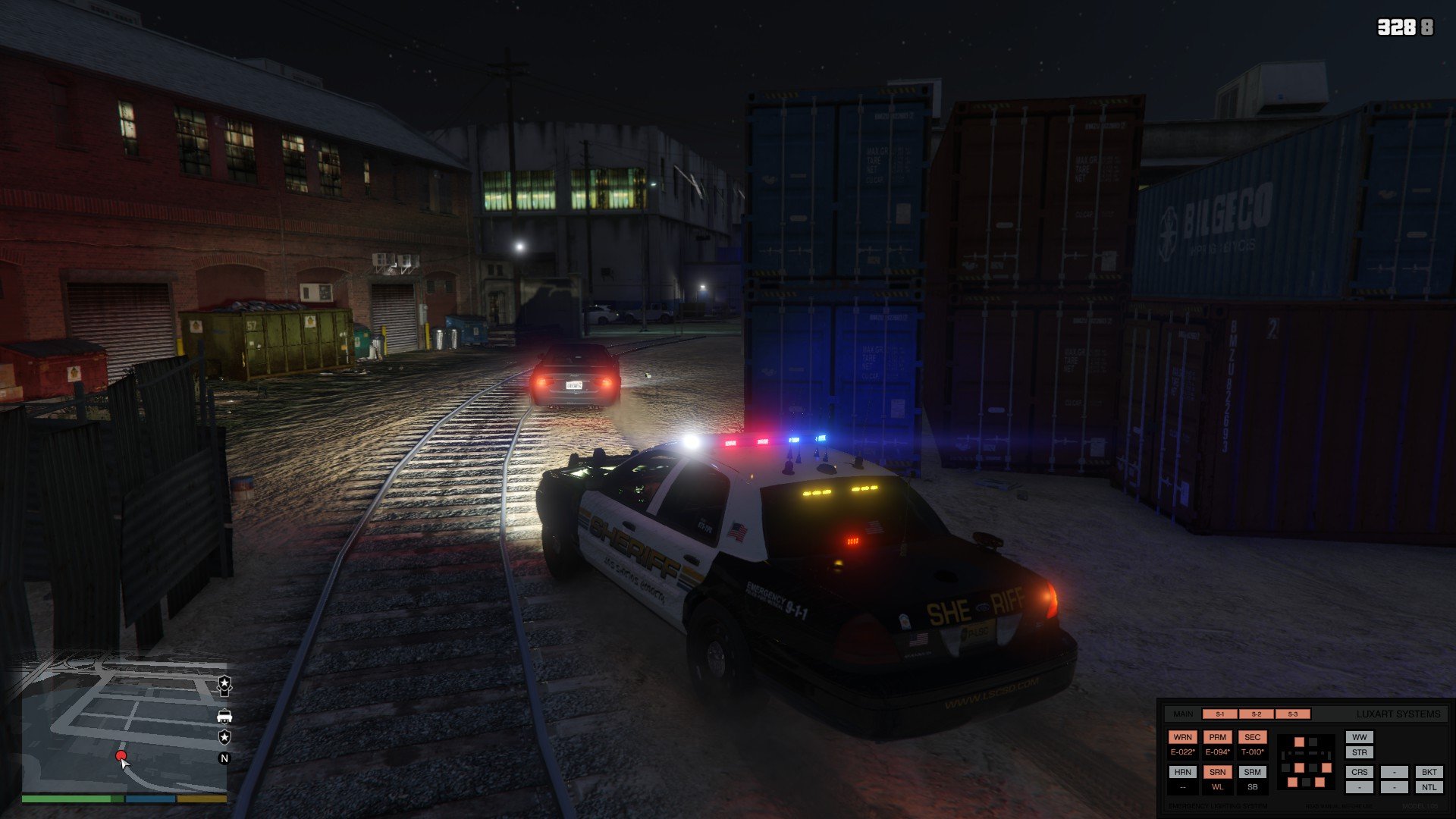Toggle the SRN siren button

pos(1217,772)
